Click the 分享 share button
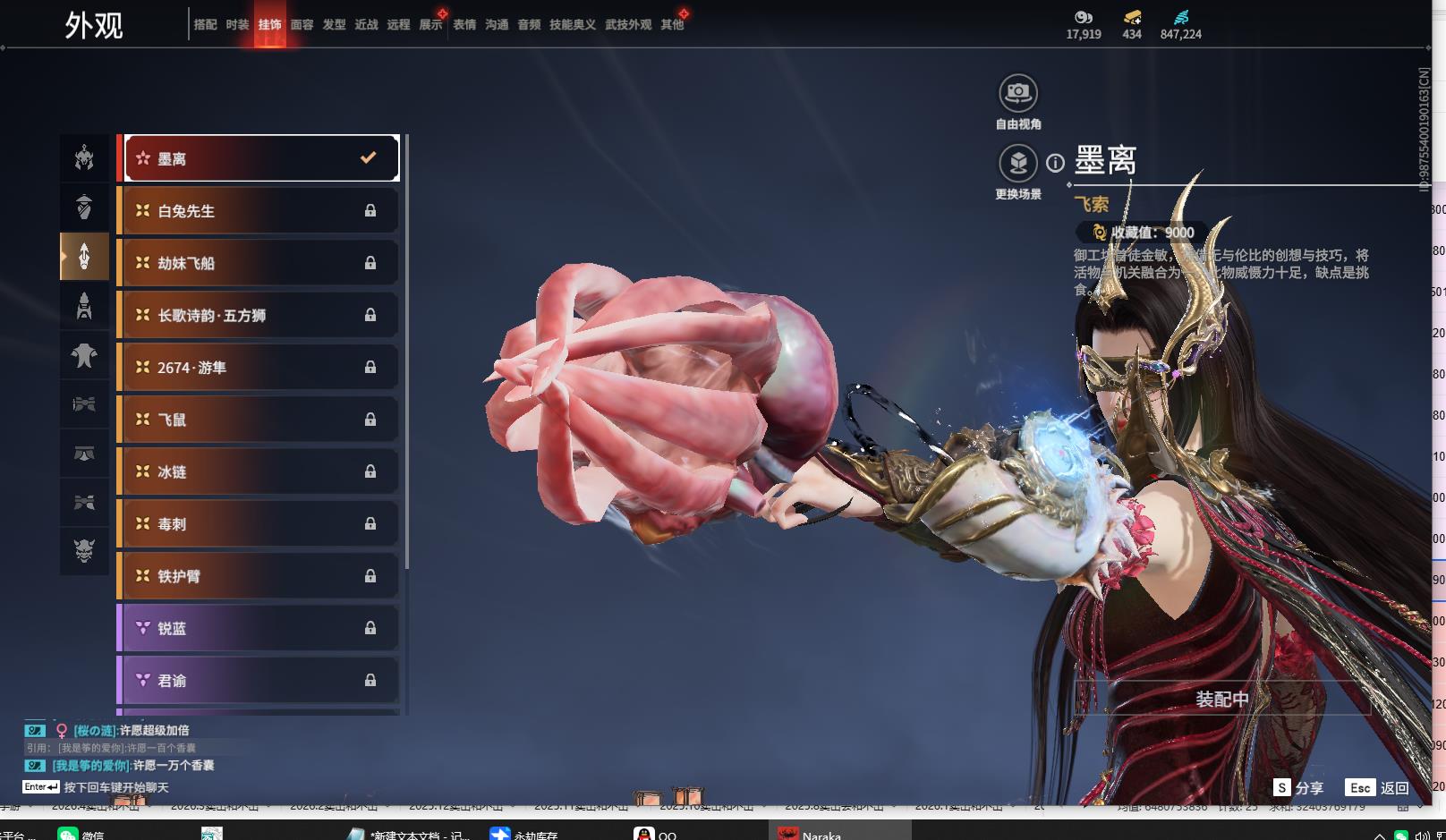1446x840 pixels. tap(1298, 787)
